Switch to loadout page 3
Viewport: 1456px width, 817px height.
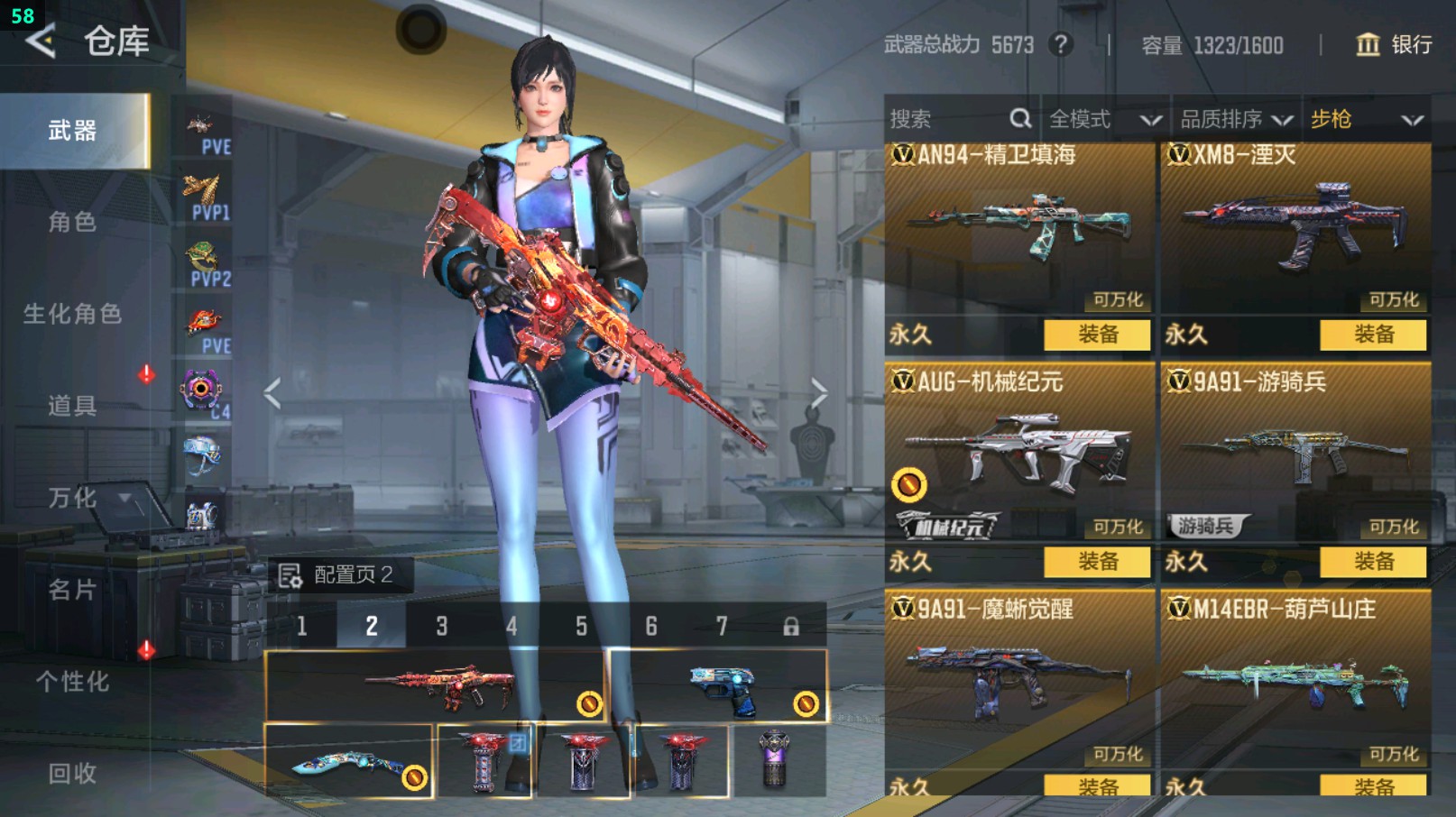click(x=442, y=626)
